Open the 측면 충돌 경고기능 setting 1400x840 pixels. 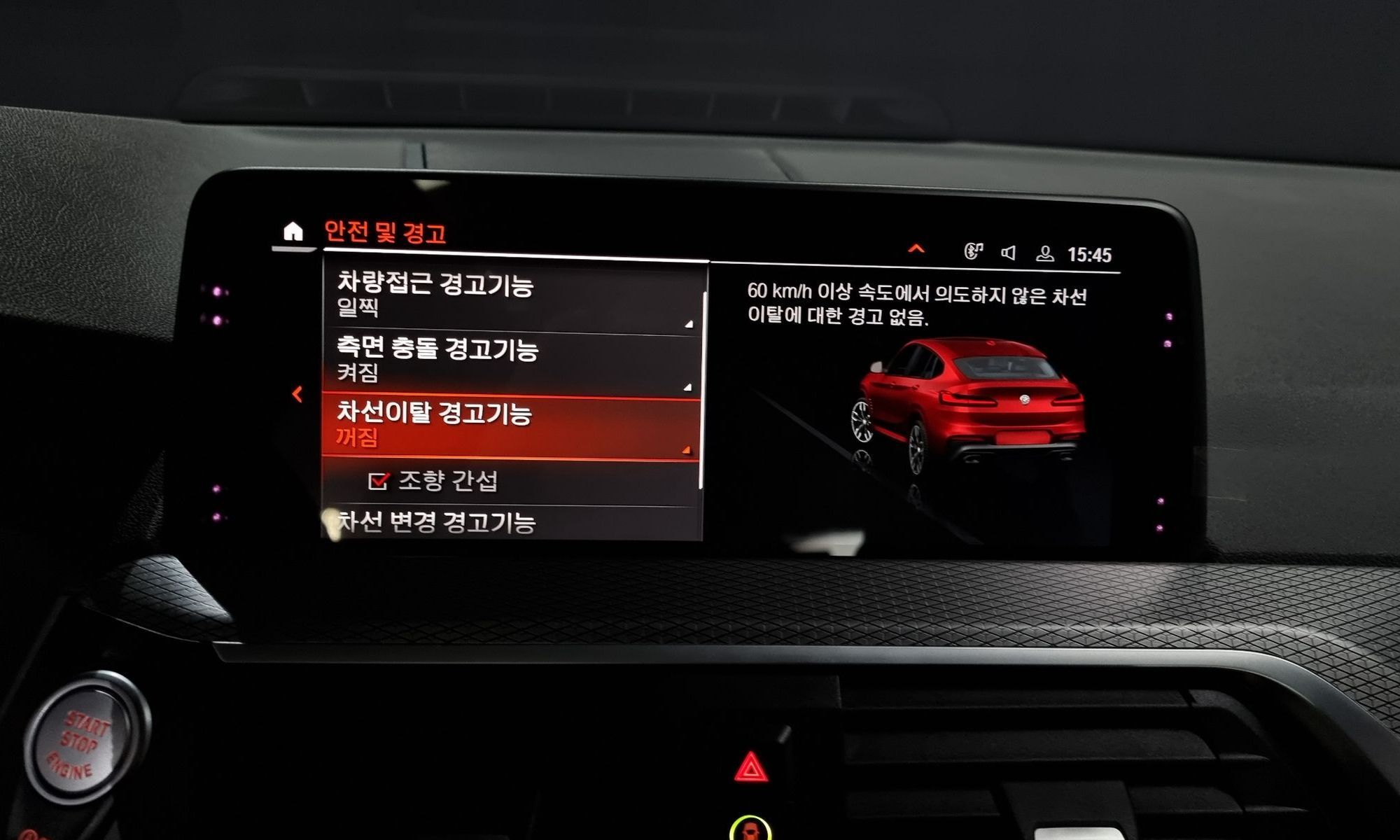tap(512, 360)
